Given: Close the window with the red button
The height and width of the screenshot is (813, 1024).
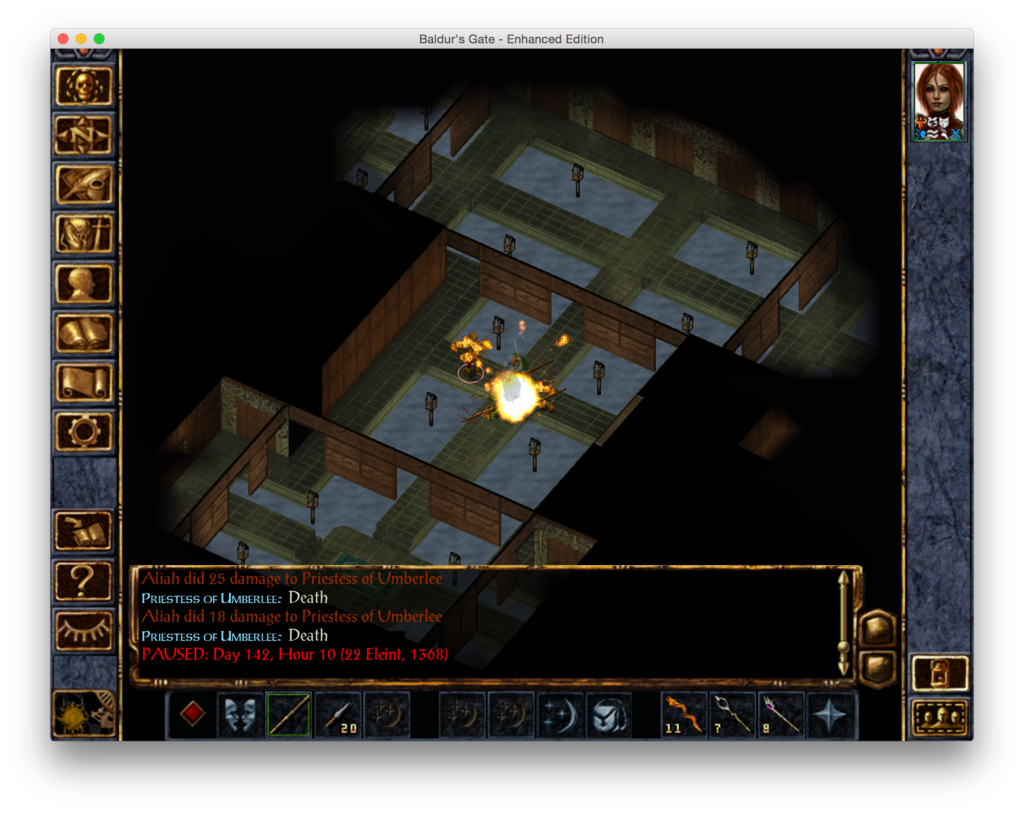Looking at the screenshot, I should click(63, 39).
